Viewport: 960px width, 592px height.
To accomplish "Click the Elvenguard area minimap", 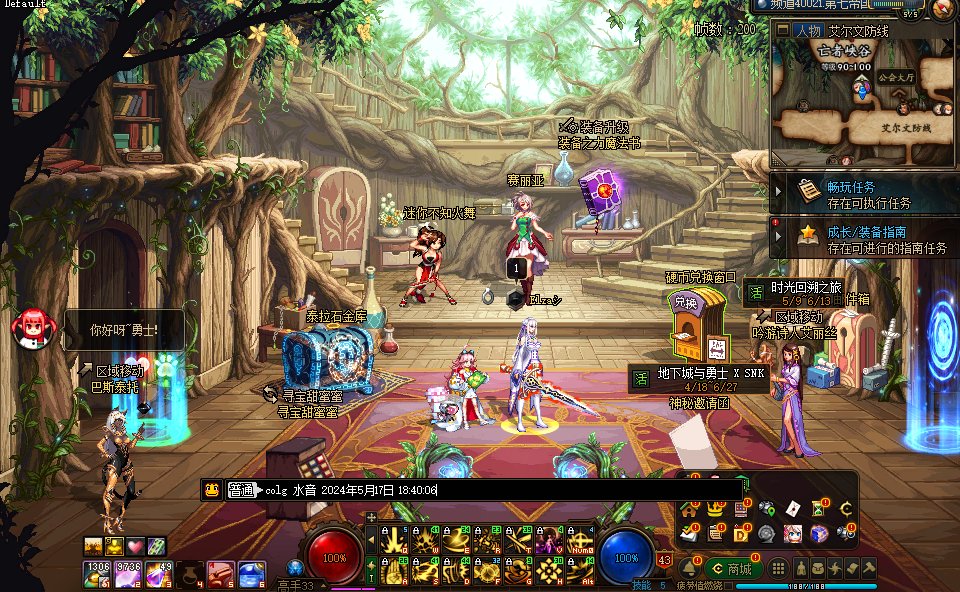I will pos(864,105).
